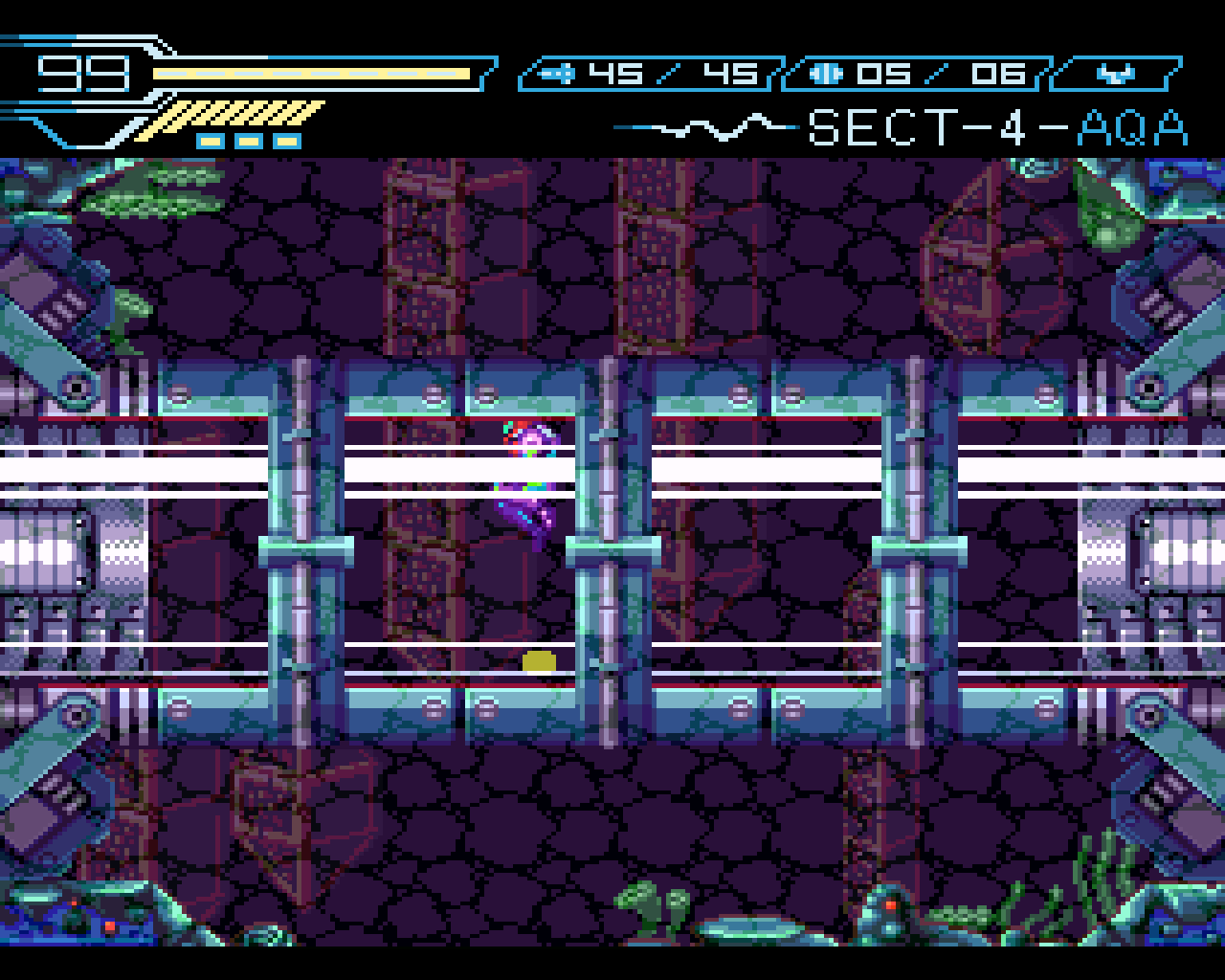Click the yellow pickup item on the lower beam
The height and width of the screenshot is (980, 1225).
(x=541, y=659)
